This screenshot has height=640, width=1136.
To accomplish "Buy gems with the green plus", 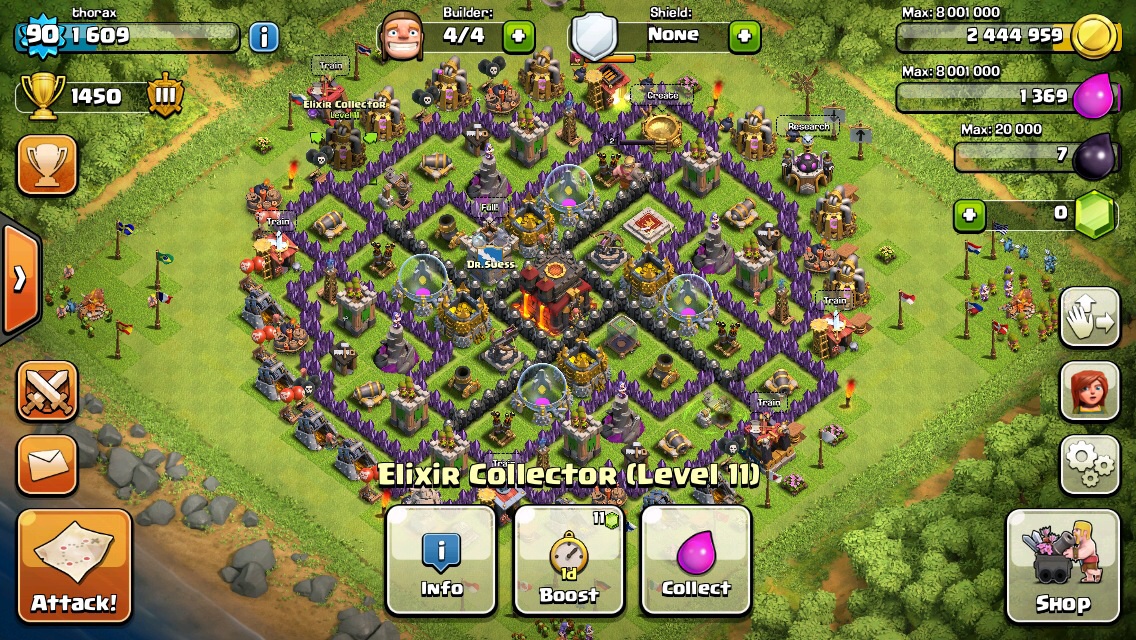I will [x=967, y=214].
